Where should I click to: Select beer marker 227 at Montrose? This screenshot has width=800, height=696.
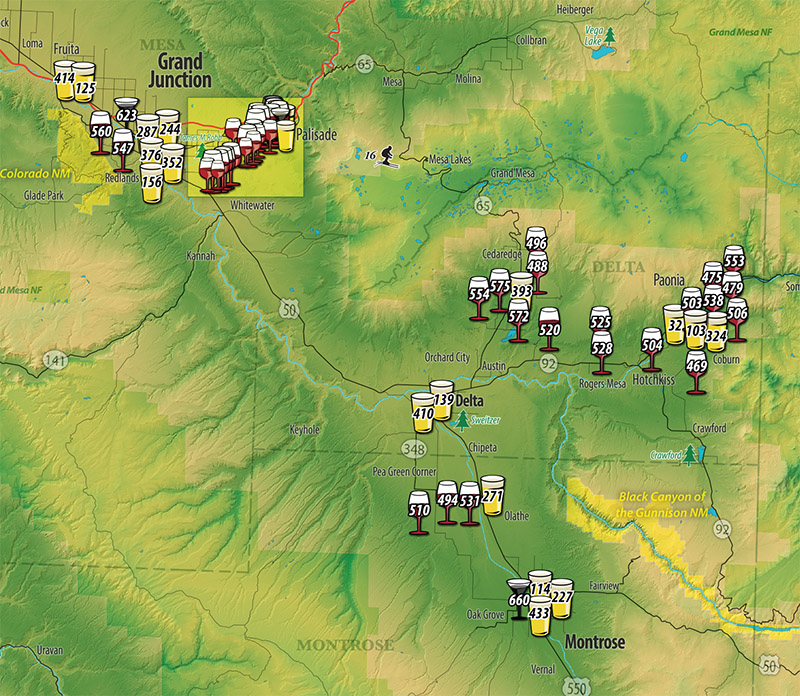562,597
